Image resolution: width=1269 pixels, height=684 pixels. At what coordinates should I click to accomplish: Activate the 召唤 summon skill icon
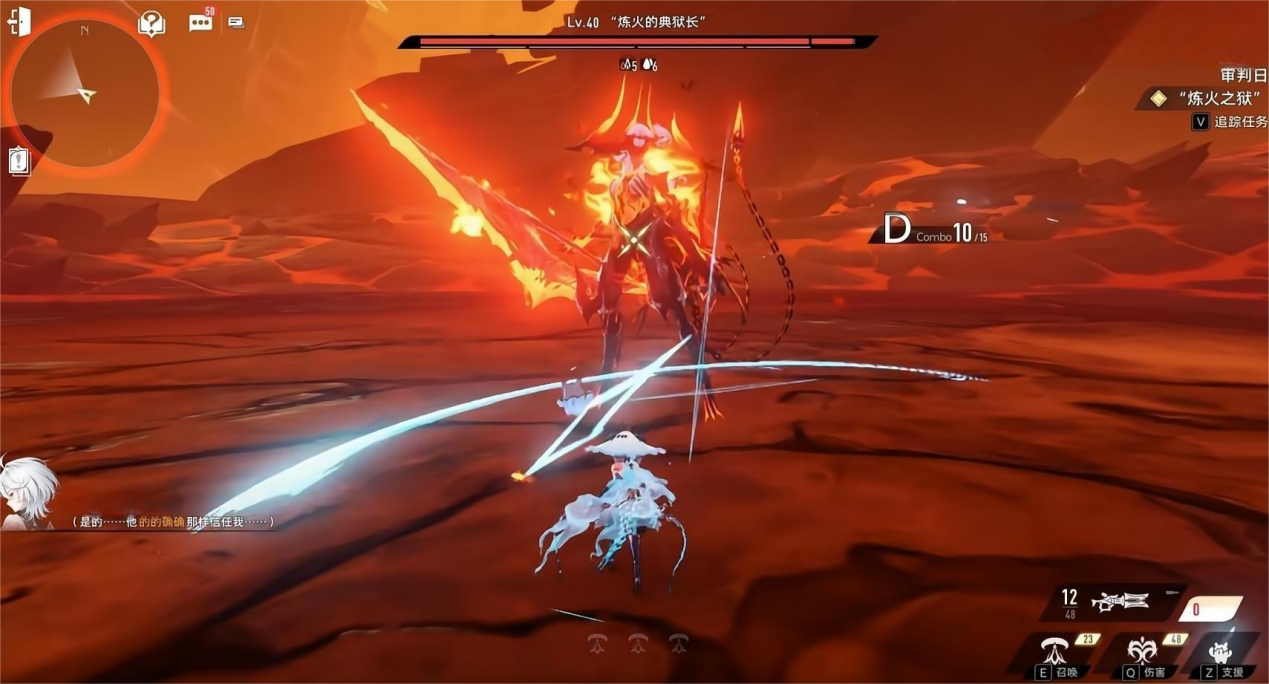1053,652
